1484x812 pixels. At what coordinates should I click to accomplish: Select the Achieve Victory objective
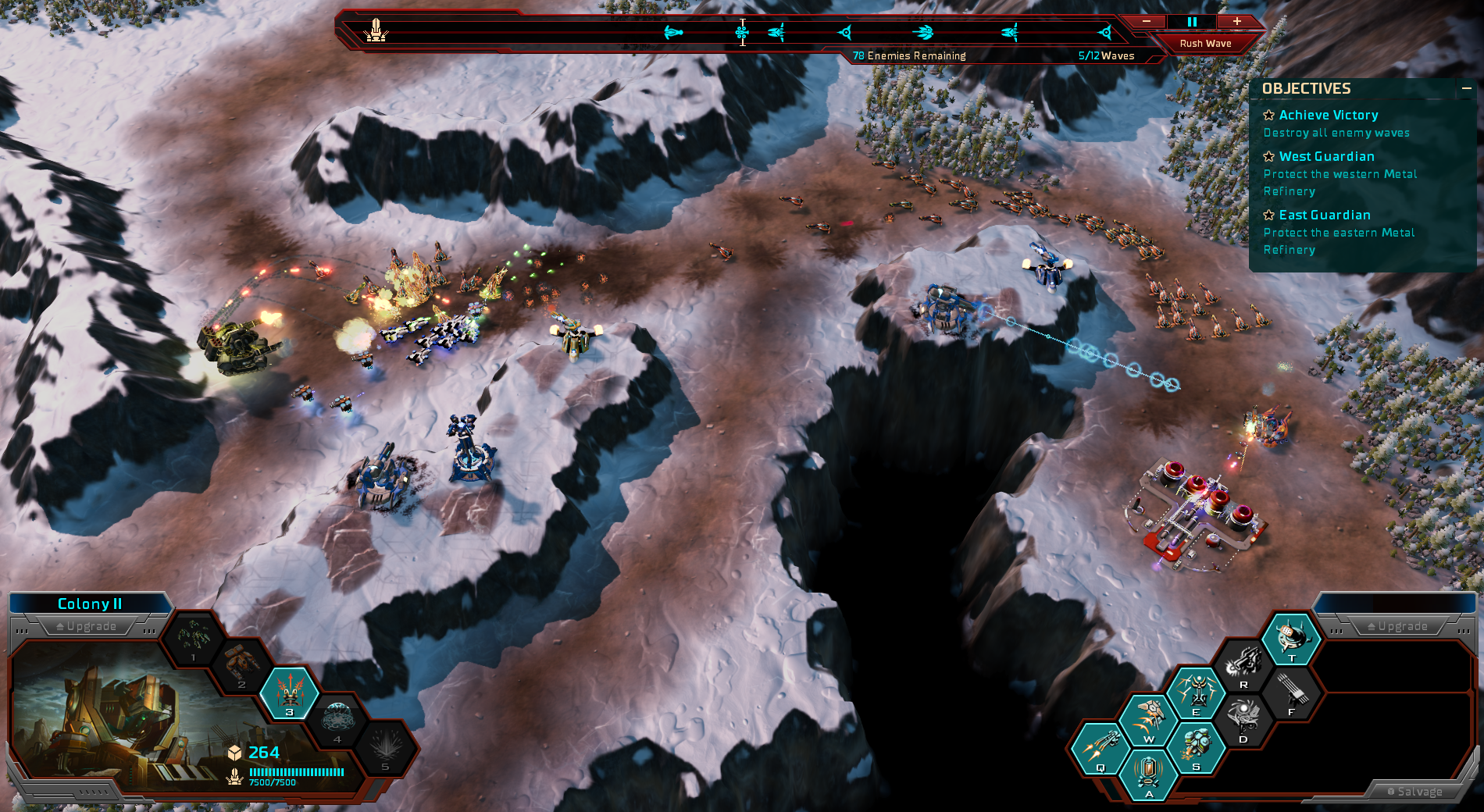1328,116
